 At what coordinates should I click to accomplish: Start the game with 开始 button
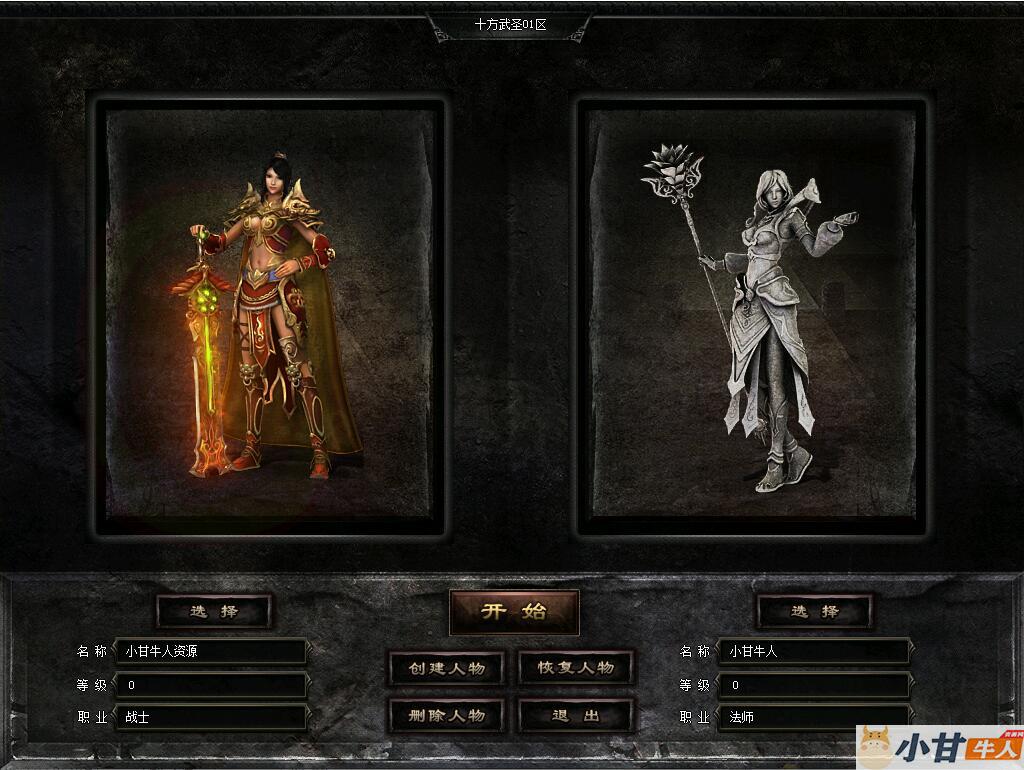coord(514,612)
